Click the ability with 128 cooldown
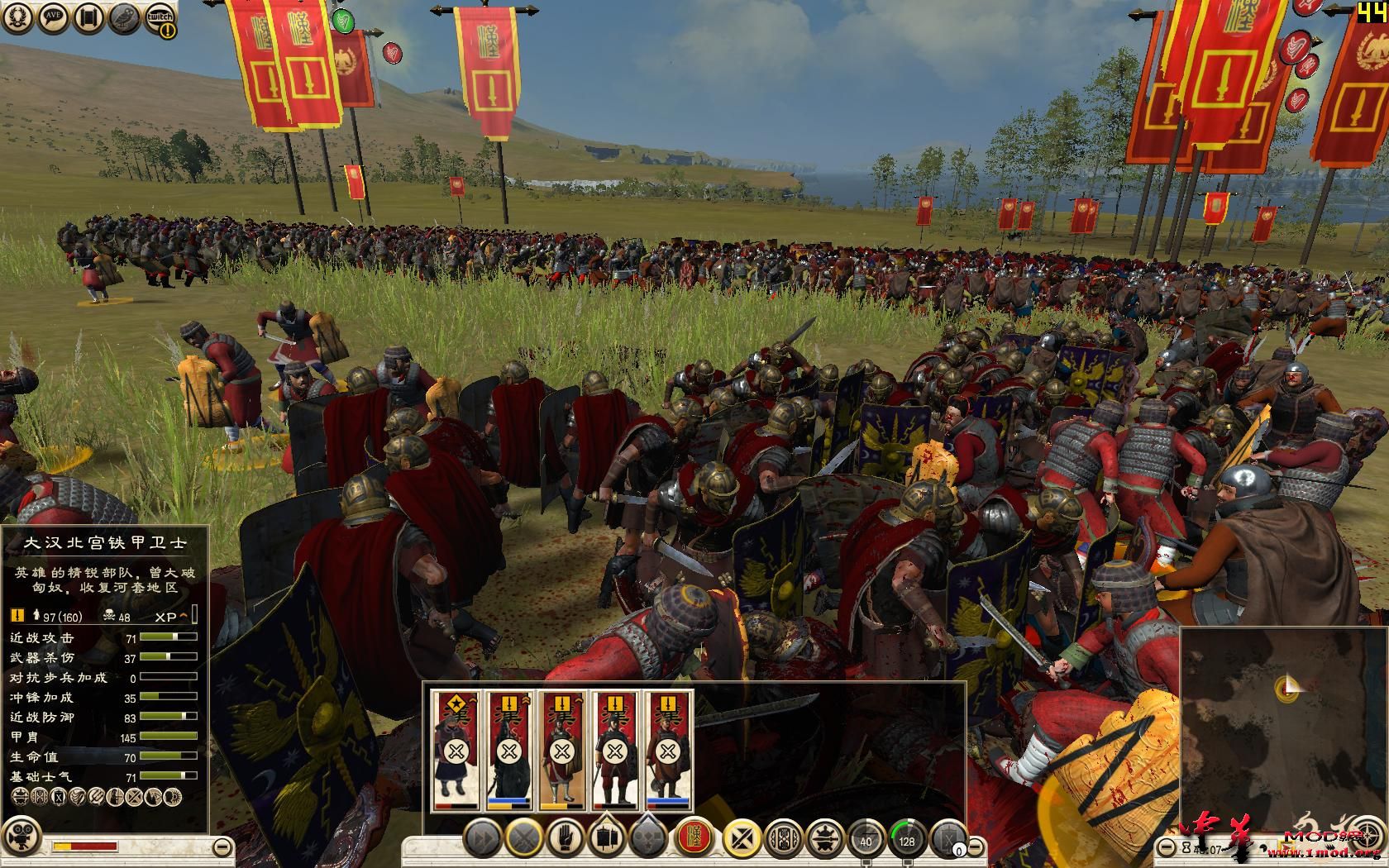The width and height of the screenshot is (1389, 868). point(907,839)
